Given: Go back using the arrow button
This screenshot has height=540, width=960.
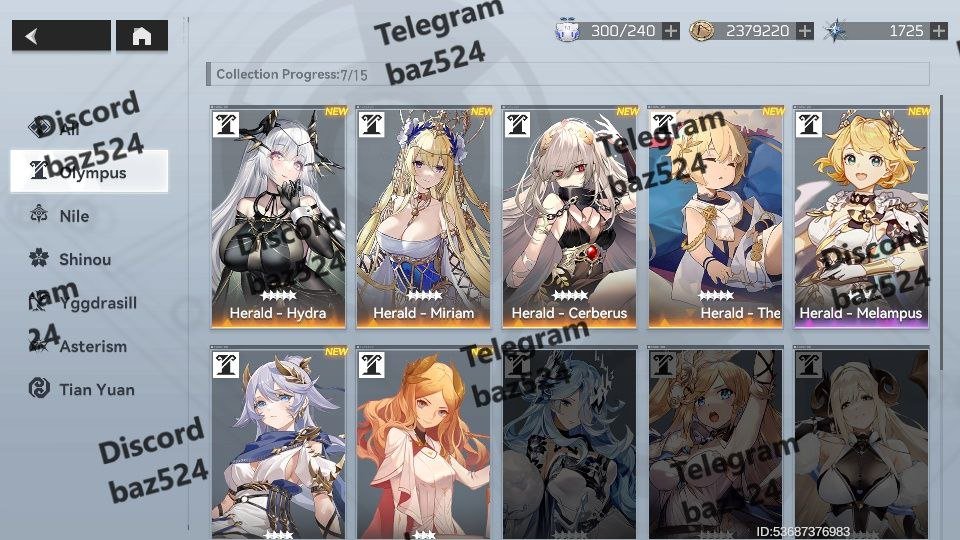Looking at the screenshot, I should [61, 37].
